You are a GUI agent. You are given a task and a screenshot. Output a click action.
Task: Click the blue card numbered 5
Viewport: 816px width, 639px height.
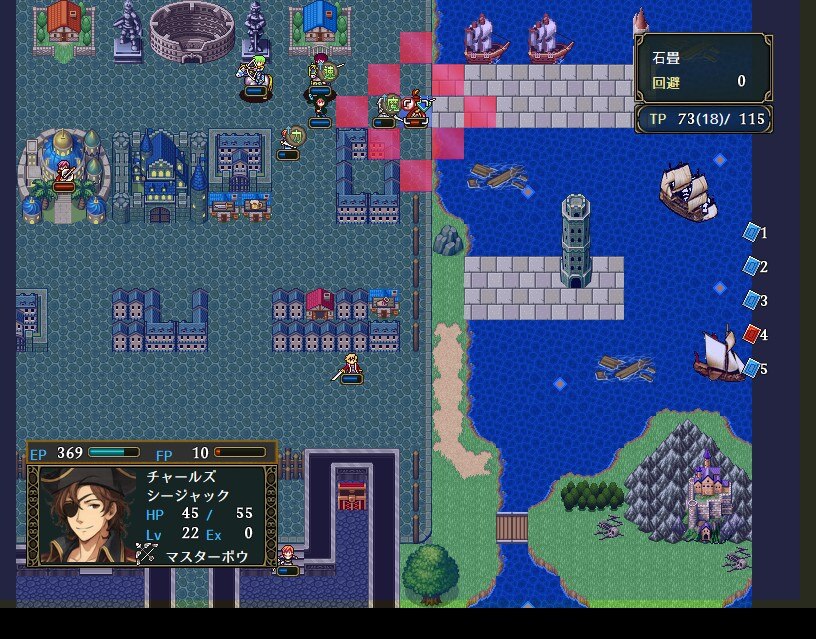click(752, 368)
